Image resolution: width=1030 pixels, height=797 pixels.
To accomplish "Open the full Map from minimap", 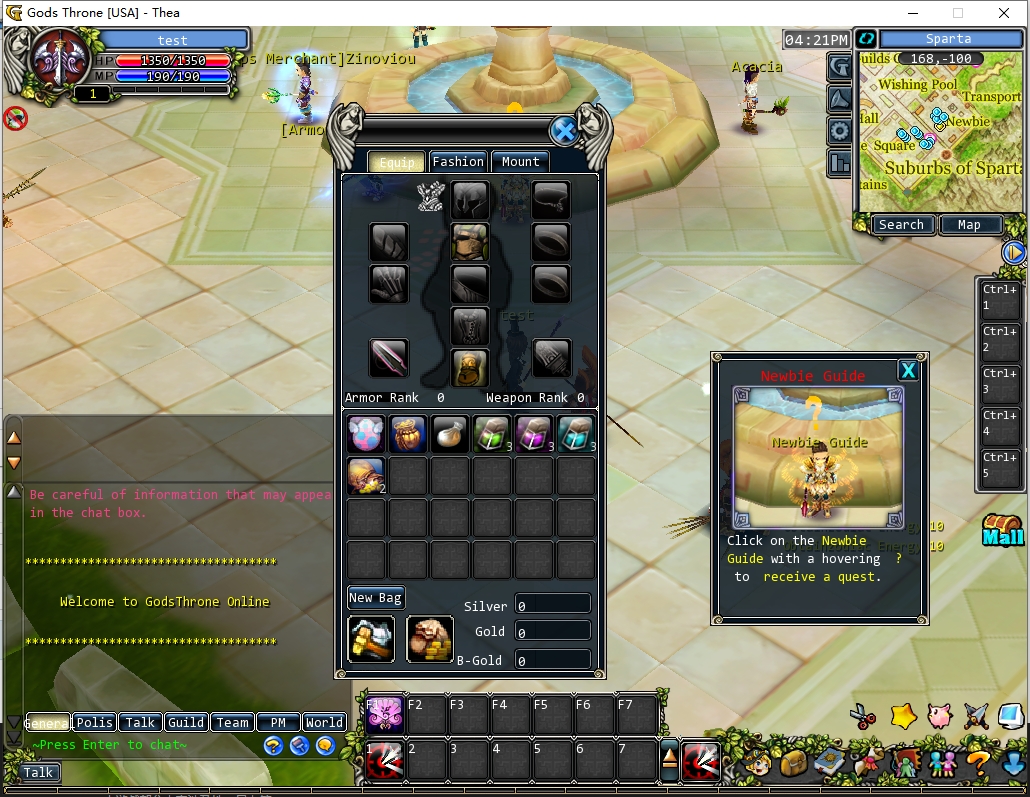I will tap(969, 225).
